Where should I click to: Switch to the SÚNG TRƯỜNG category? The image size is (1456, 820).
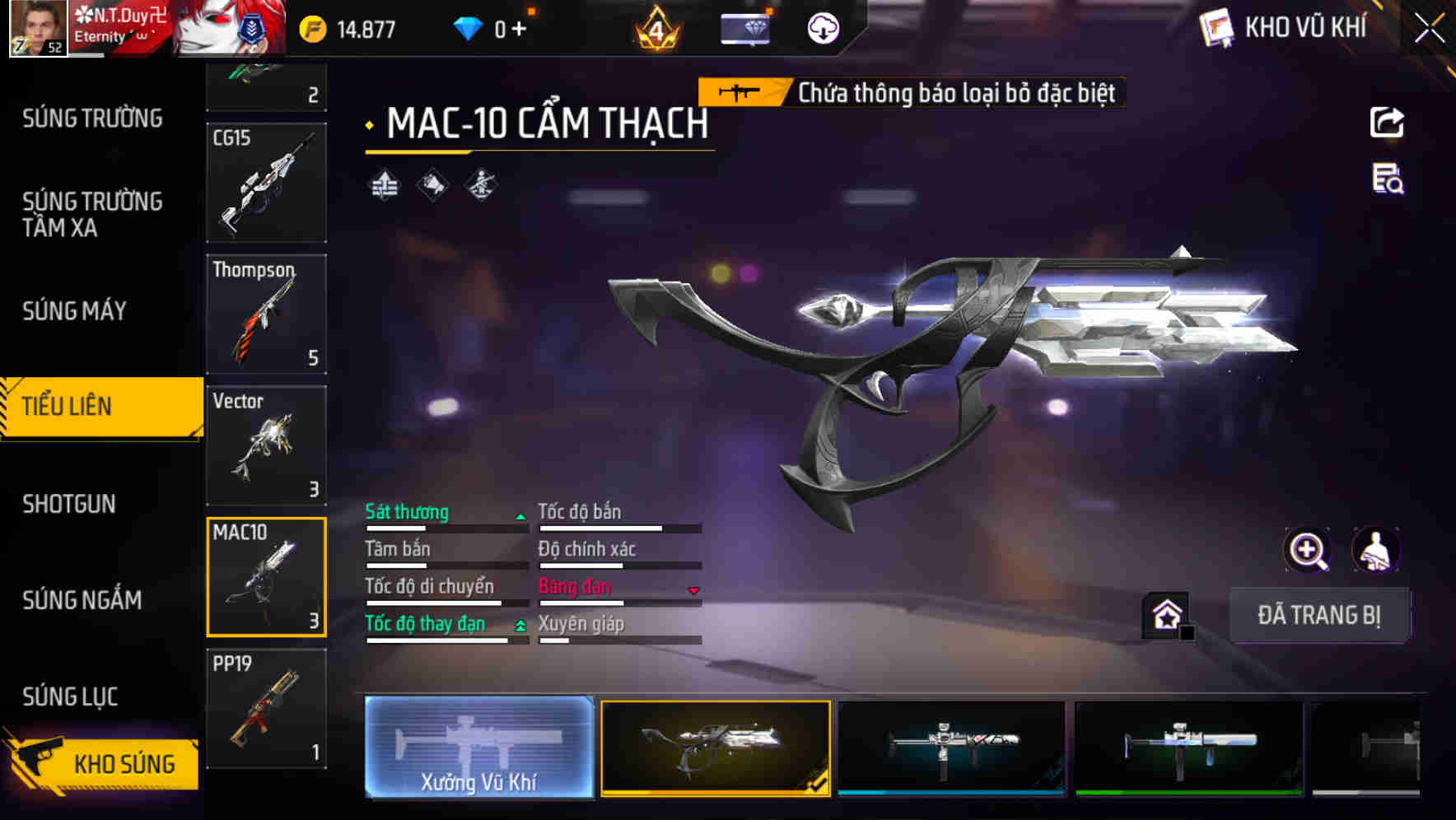92,119
